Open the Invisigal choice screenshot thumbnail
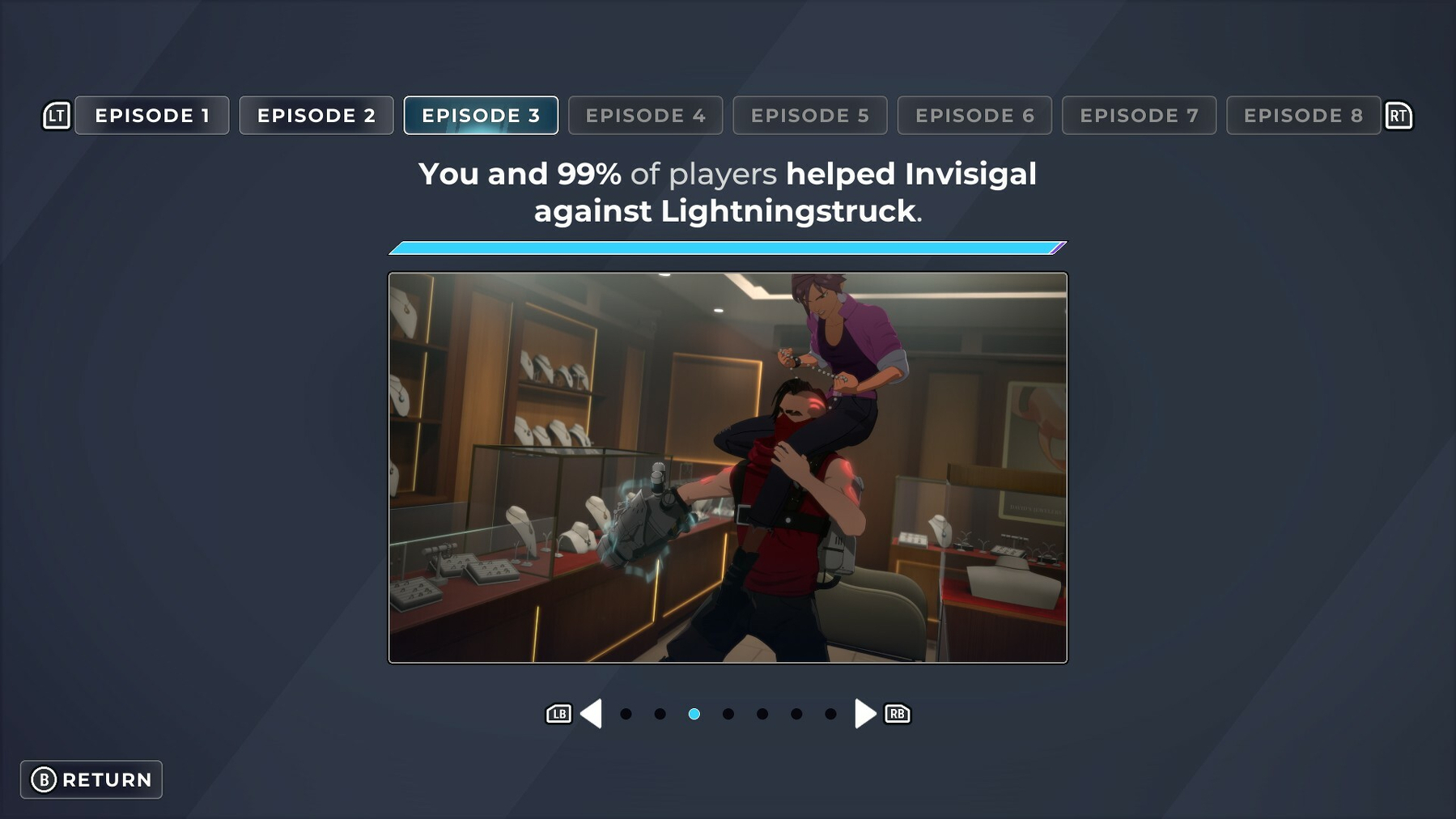The width and height of the screenshot is (1456, 819). [x=728, y=468]
